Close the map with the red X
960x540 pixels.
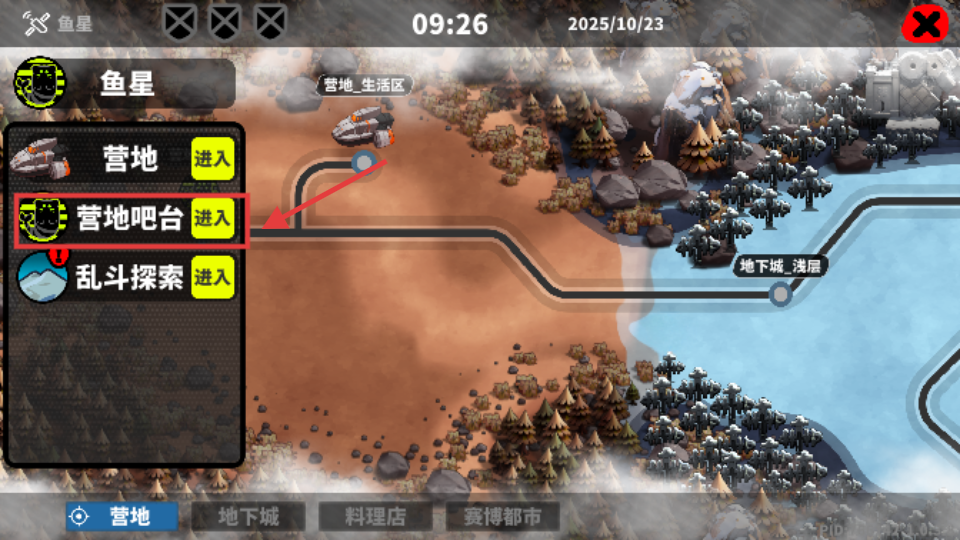point(925,24)
